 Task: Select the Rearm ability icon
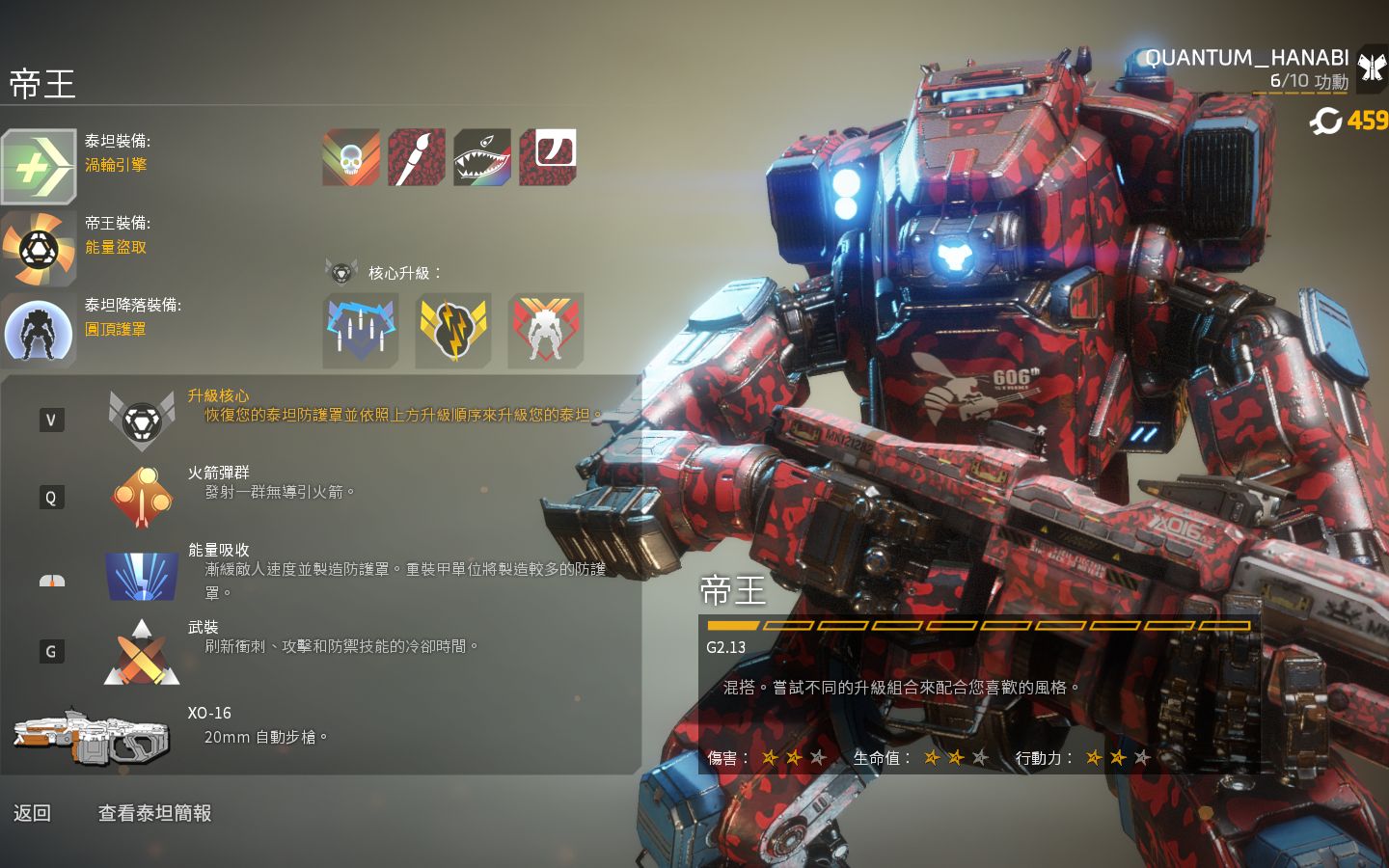142,652
